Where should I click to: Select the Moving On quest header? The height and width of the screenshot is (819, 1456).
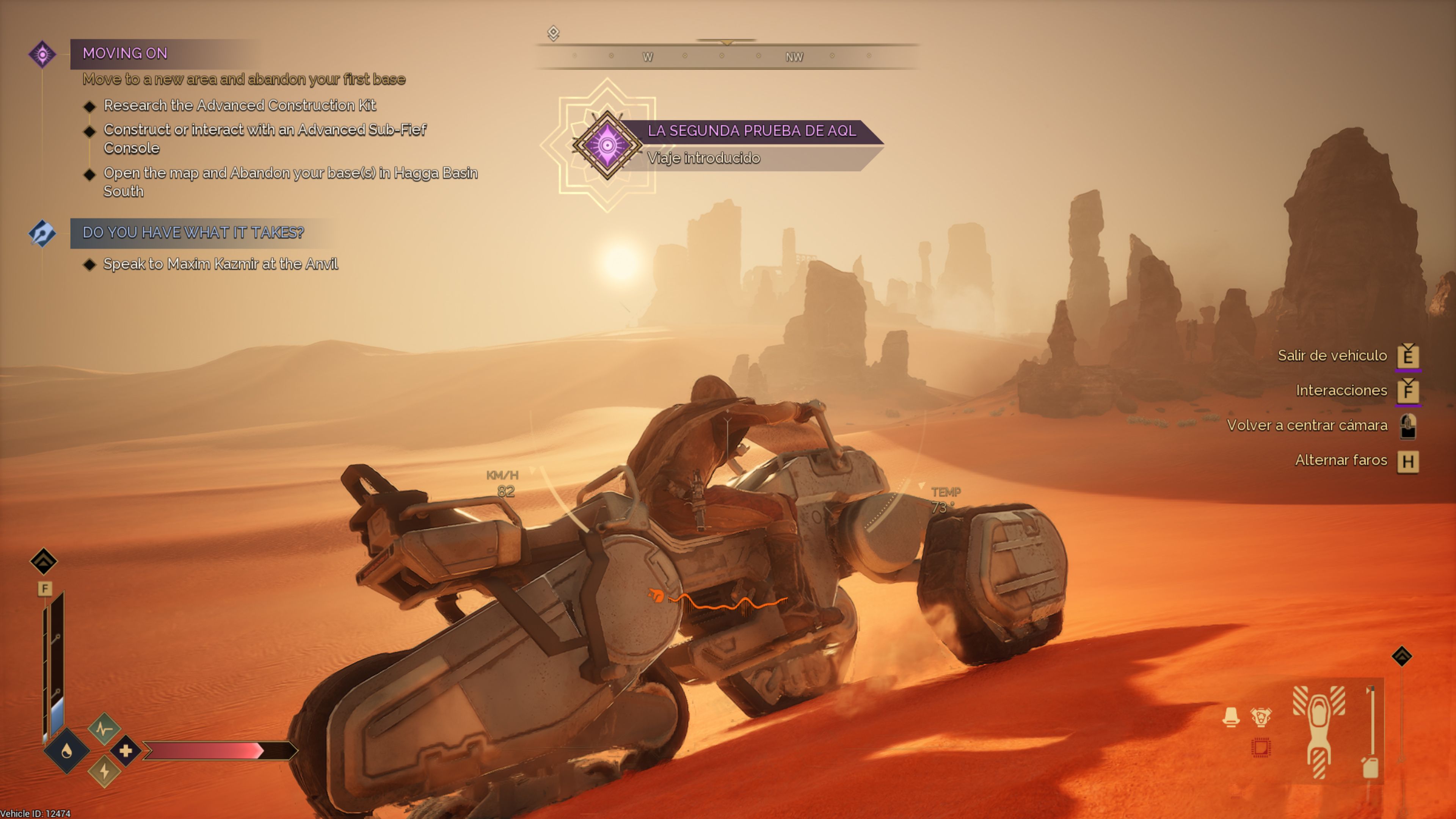(126, 53)
